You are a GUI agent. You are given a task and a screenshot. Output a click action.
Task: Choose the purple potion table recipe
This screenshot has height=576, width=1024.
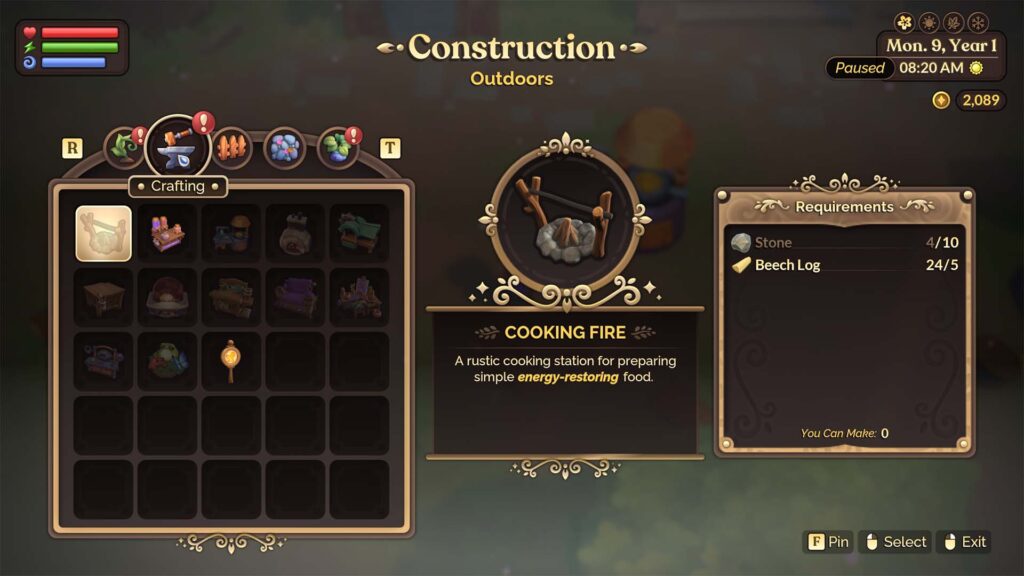167,233
